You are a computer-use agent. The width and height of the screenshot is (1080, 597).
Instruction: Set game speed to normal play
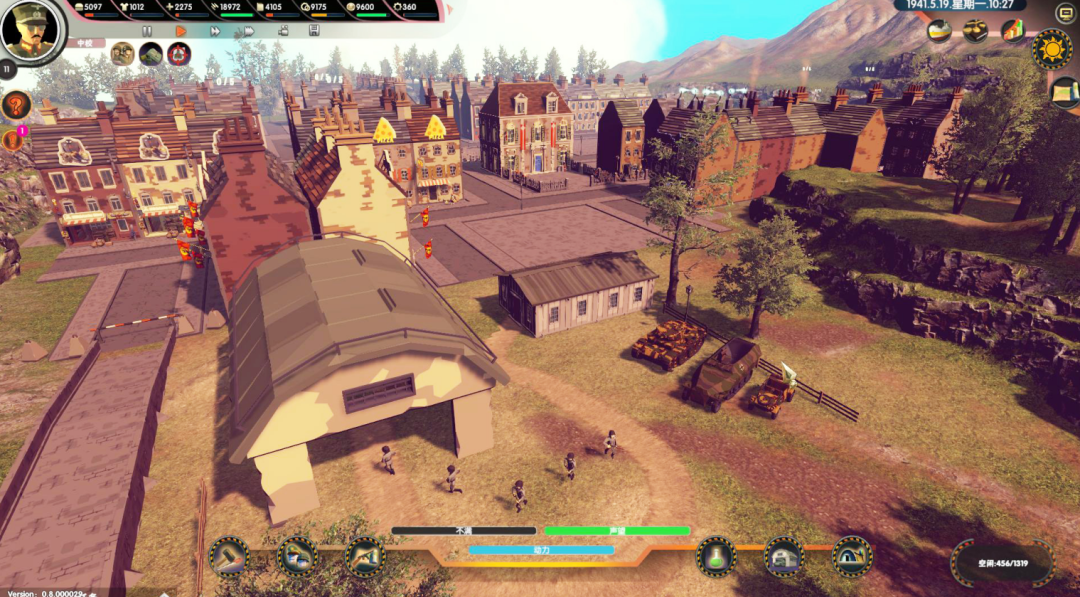pos(181,31)
